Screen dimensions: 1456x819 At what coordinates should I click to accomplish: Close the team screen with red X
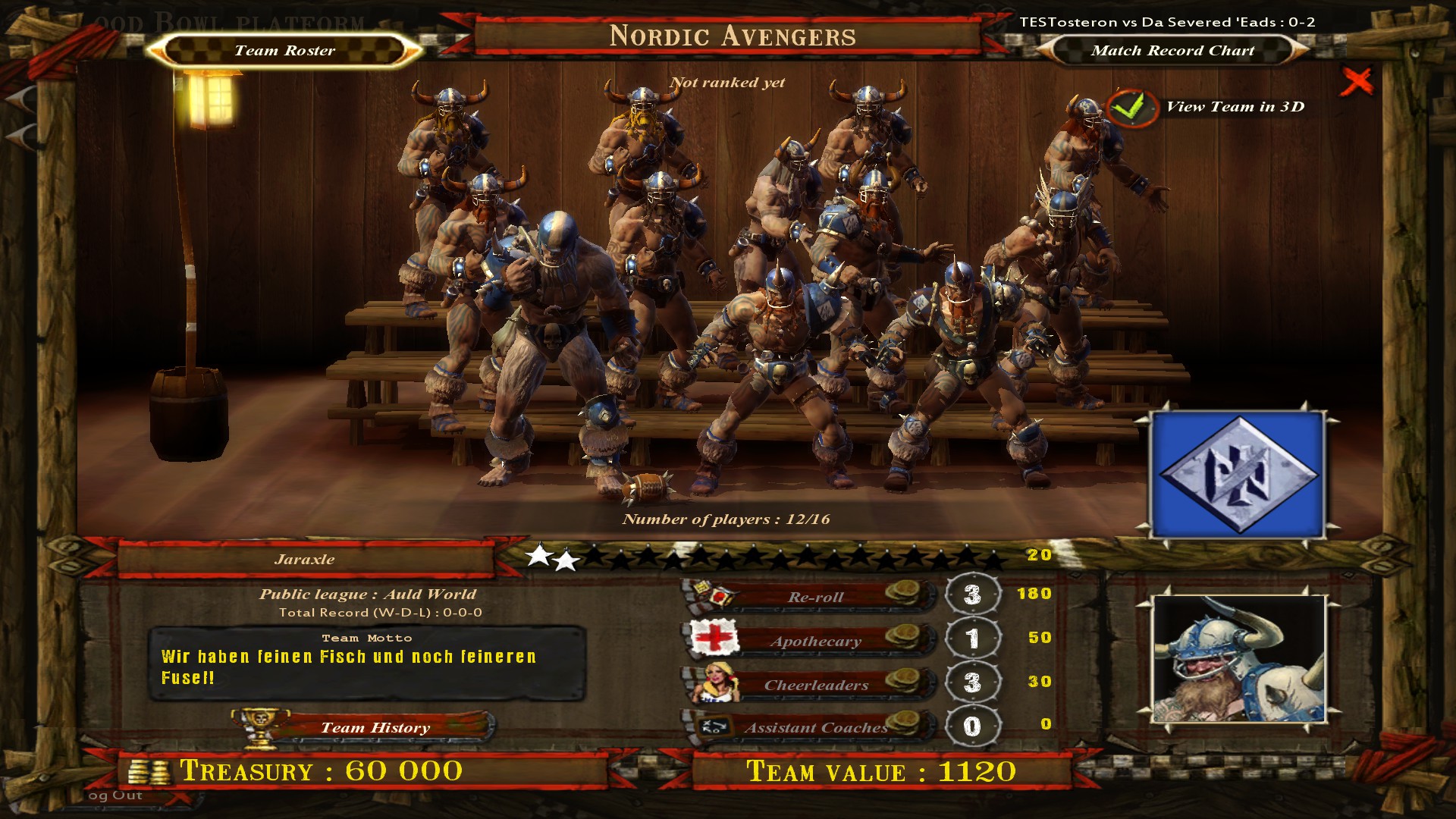pos(1356,81)
